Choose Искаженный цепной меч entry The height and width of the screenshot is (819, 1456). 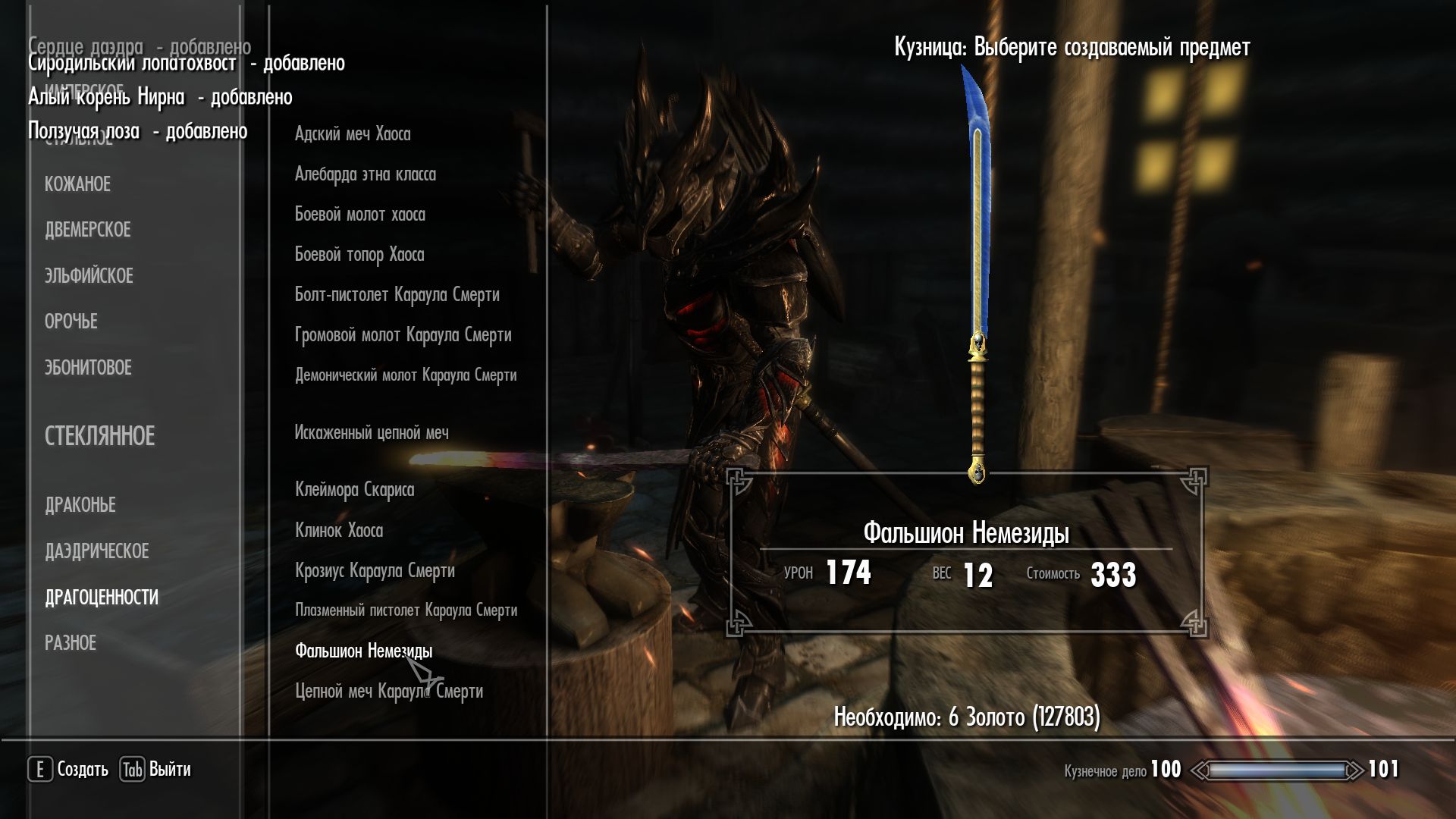[372, 433]
